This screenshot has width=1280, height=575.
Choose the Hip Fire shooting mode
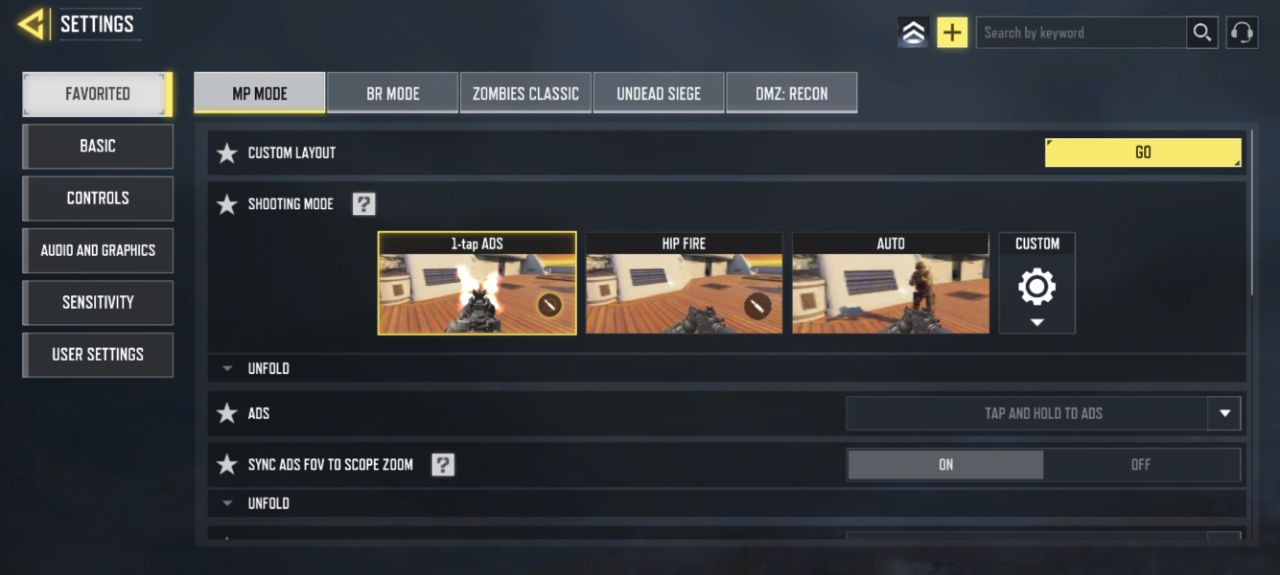coord(684,284)
